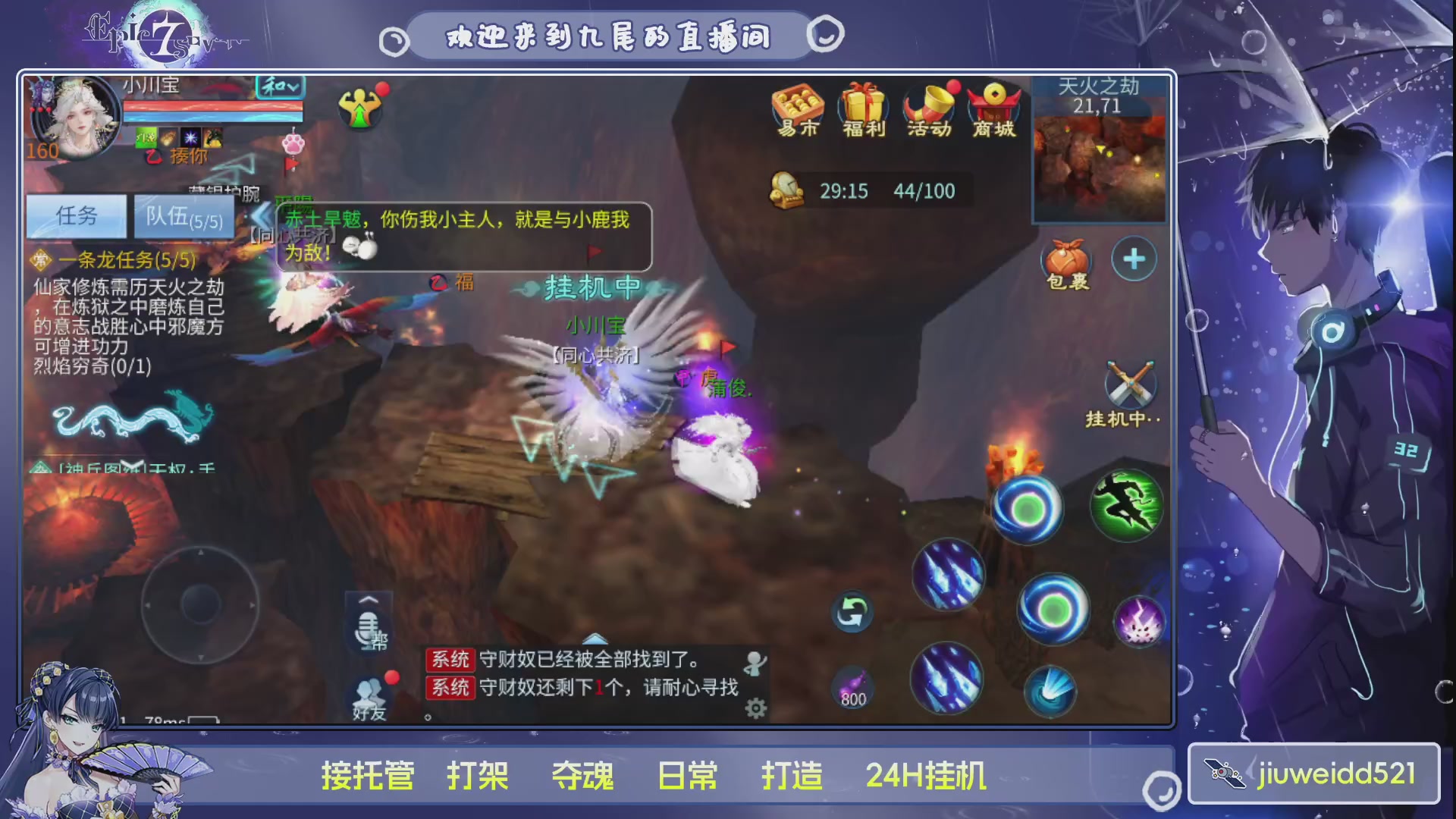
Task: Use the purple 800 potion icon
Action: tap(852, 685)
